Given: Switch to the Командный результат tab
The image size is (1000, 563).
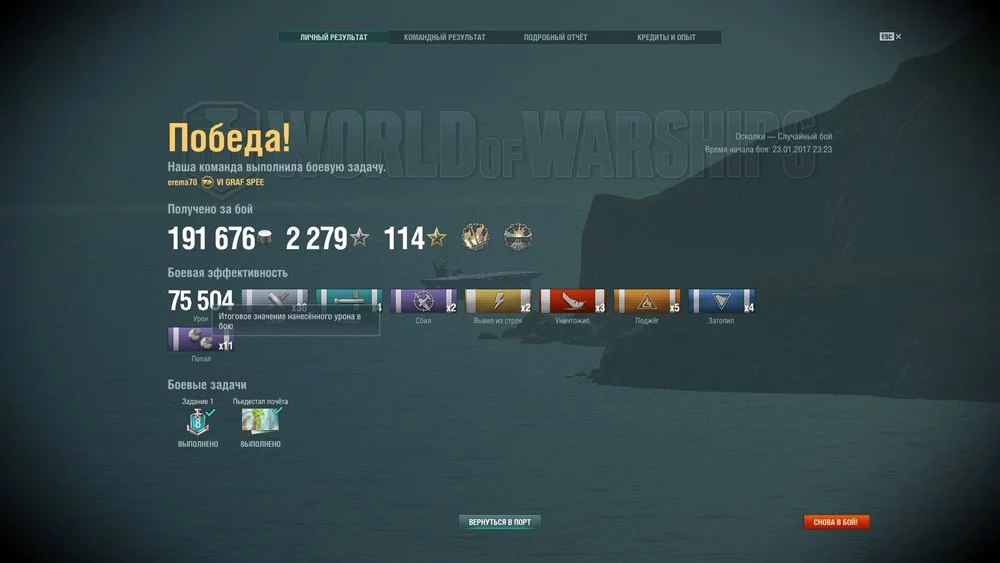Looking at the screenshot, I should pos(444,38).
